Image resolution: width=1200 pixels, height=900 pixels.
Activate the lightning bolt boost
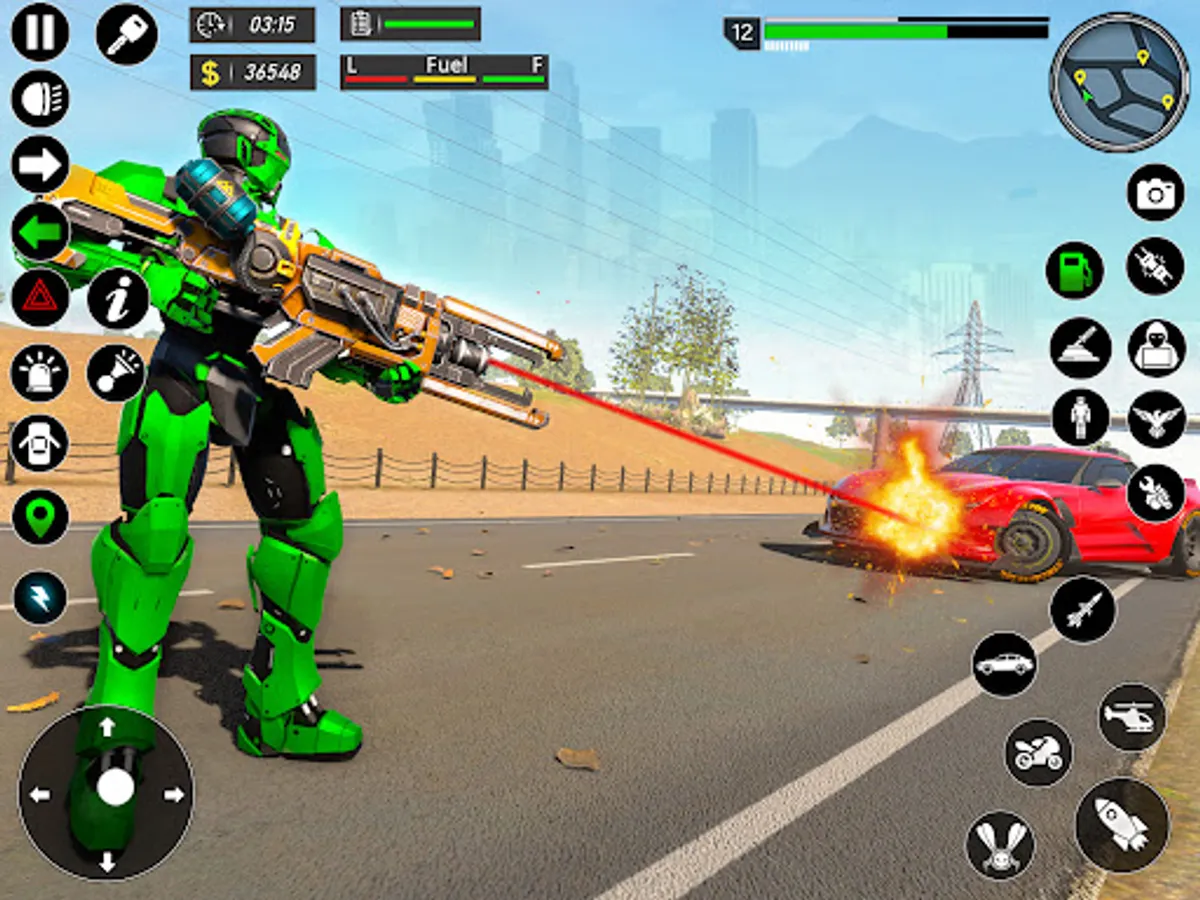tap(40, 598)
